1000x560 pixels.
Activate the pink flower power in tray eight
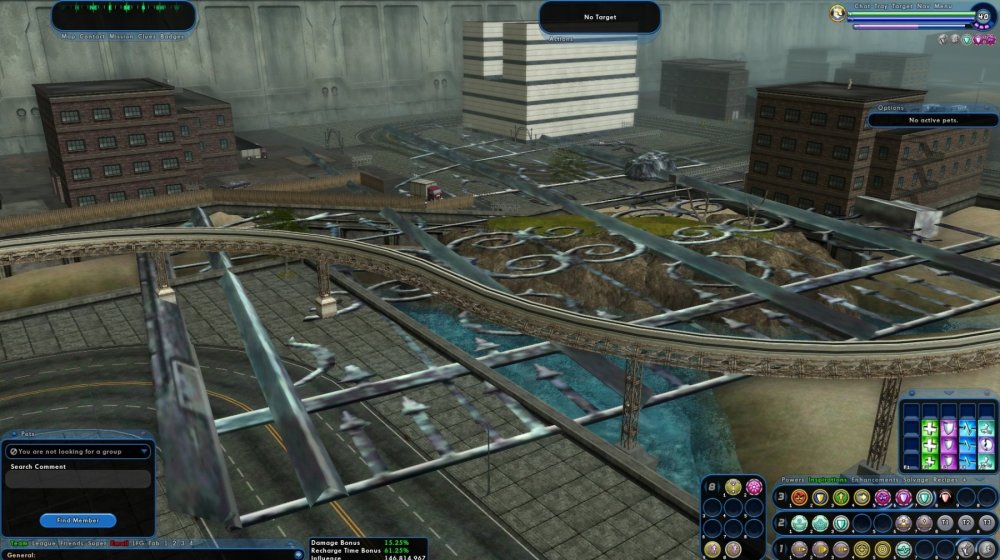[753, 487]
